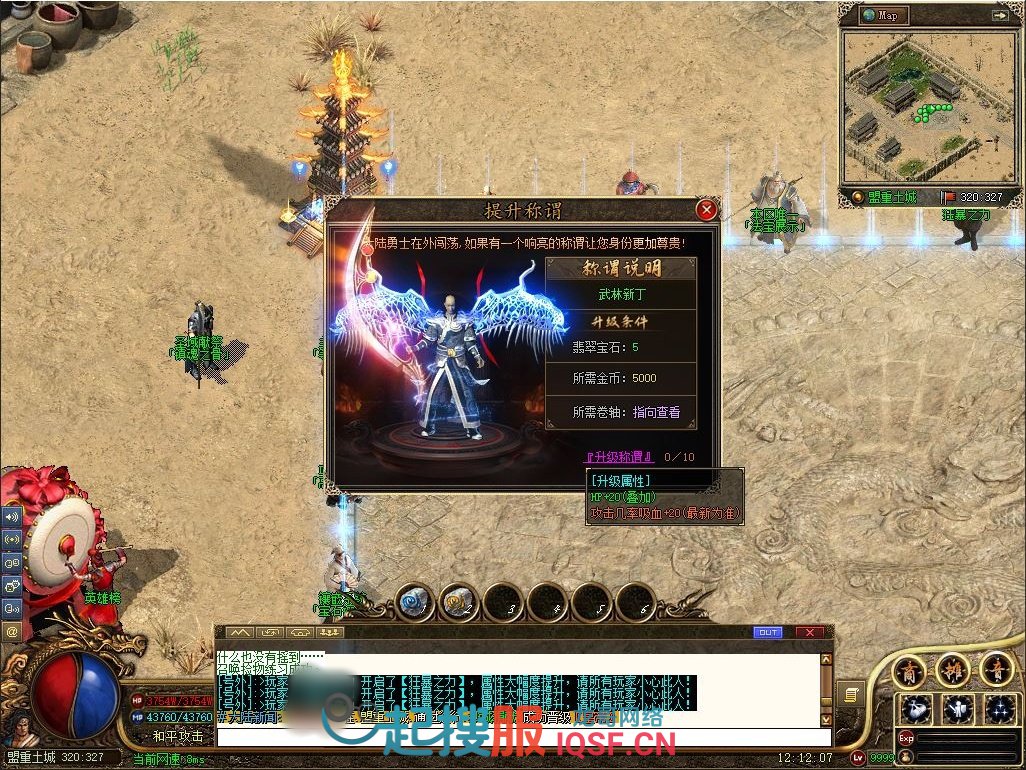Image resolution: width=1026 pixels, height=770 pixels.
Task: Open the bag inventory icon
Action: pos(915,709)
